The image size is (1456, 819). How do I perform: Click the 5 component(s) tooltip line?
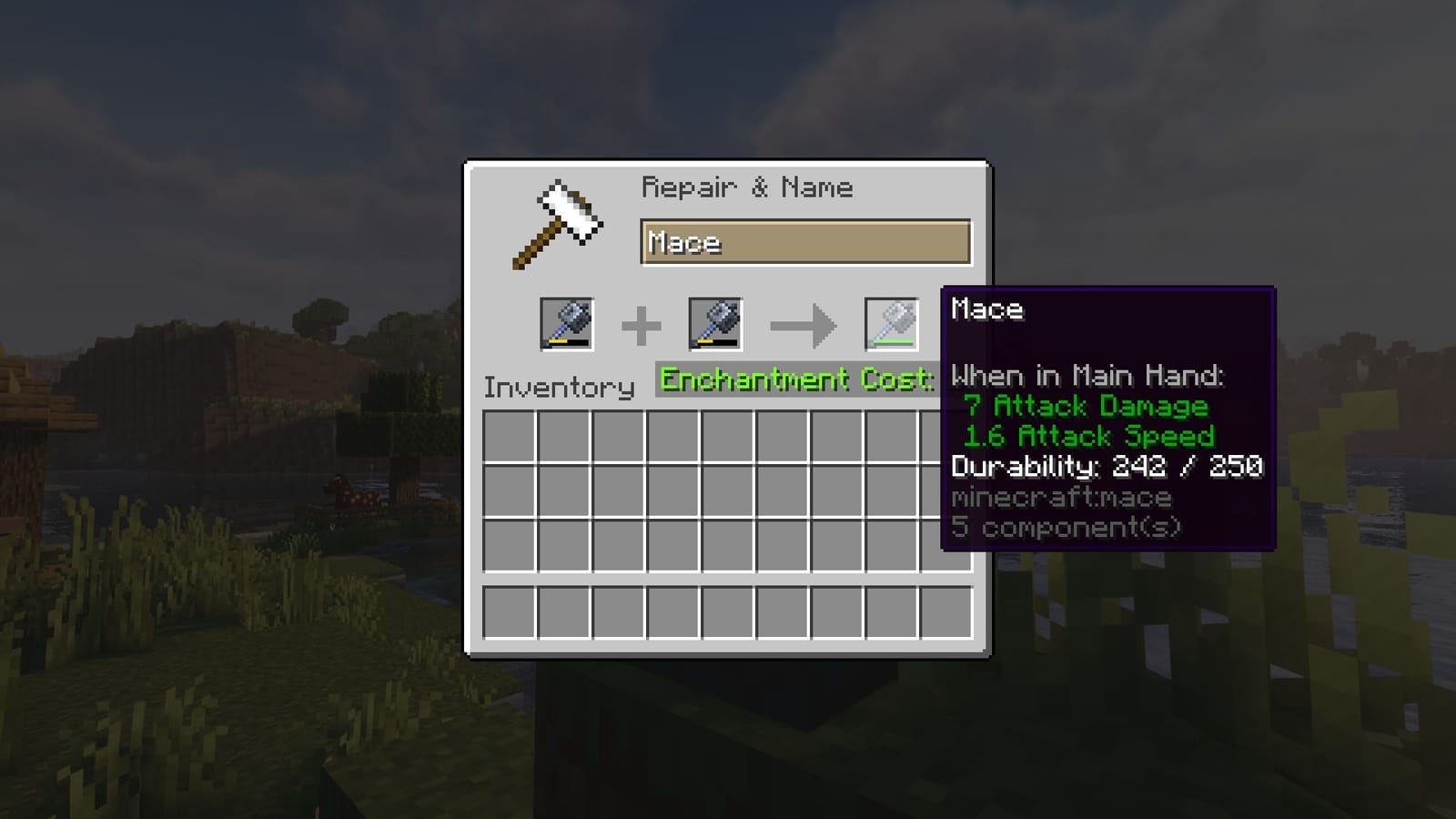coord(1066,527)
